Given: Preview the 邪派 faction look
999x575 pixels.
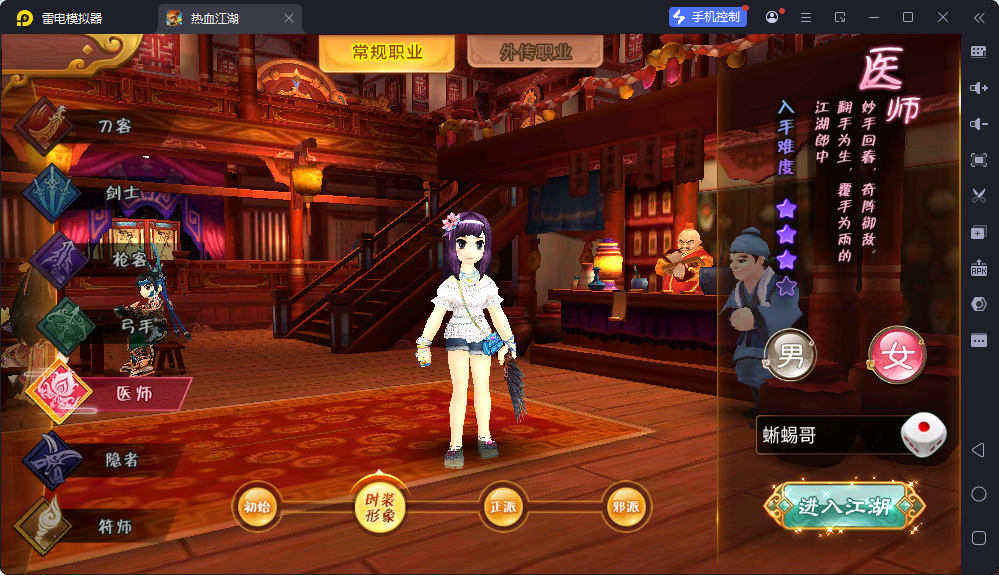Looking at the screenshot, I should tap(625, 506).
